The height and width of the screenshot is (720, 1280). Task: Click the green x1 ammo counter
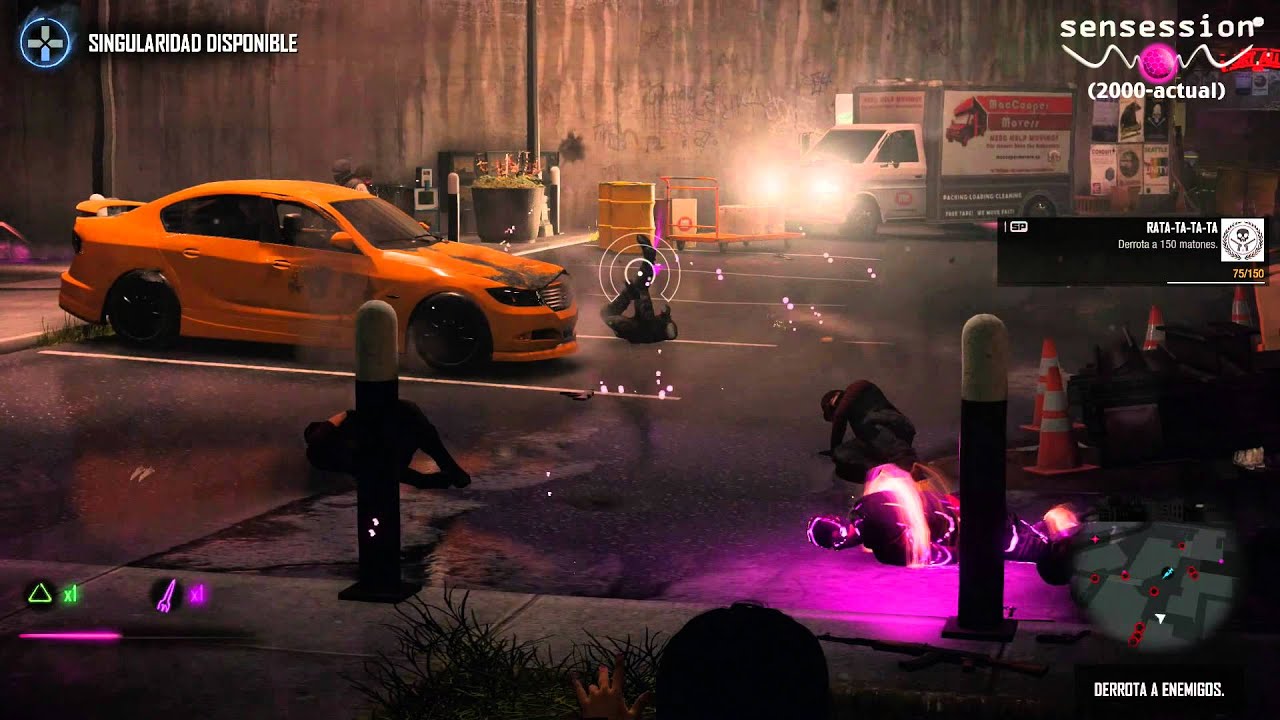(x=70, y=593)
